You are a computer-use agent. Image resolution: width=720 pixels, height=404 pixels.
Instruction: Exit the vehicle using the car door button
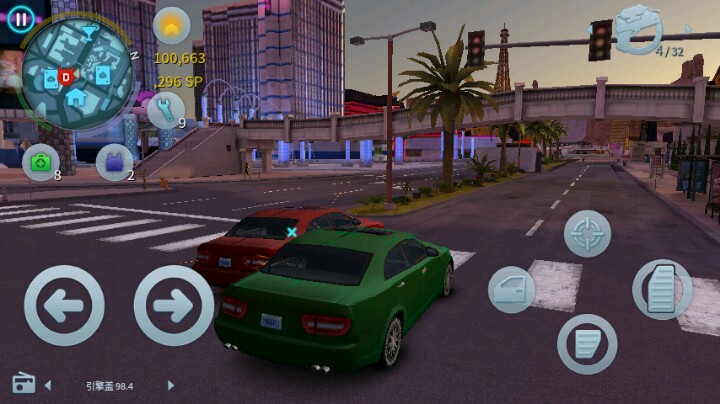512,290
